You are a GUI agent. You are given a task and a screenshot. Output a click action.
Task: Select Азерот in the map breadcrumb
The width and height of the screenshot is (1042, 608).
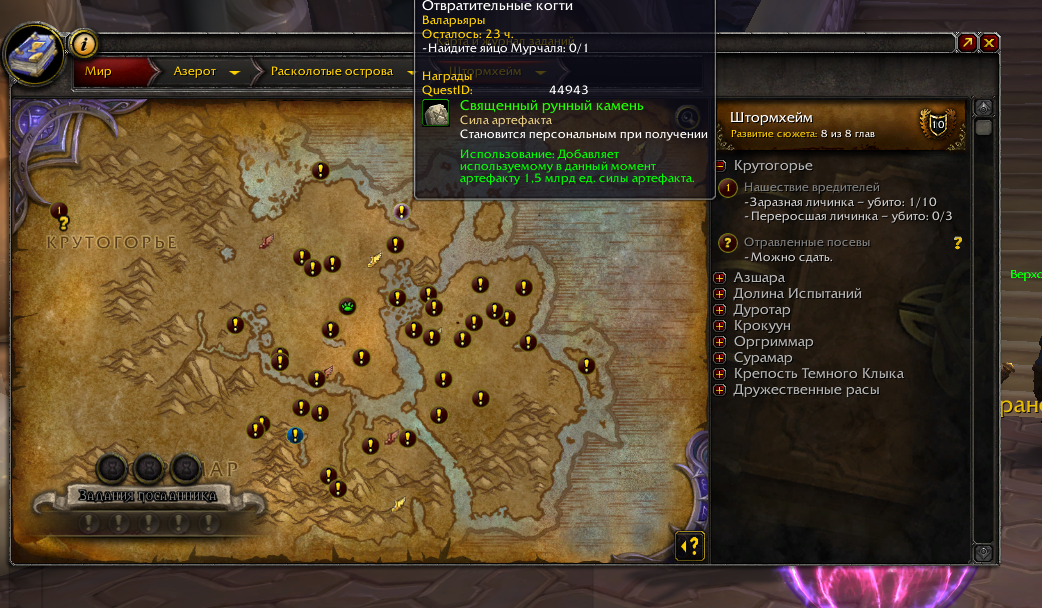coord(194,72)
